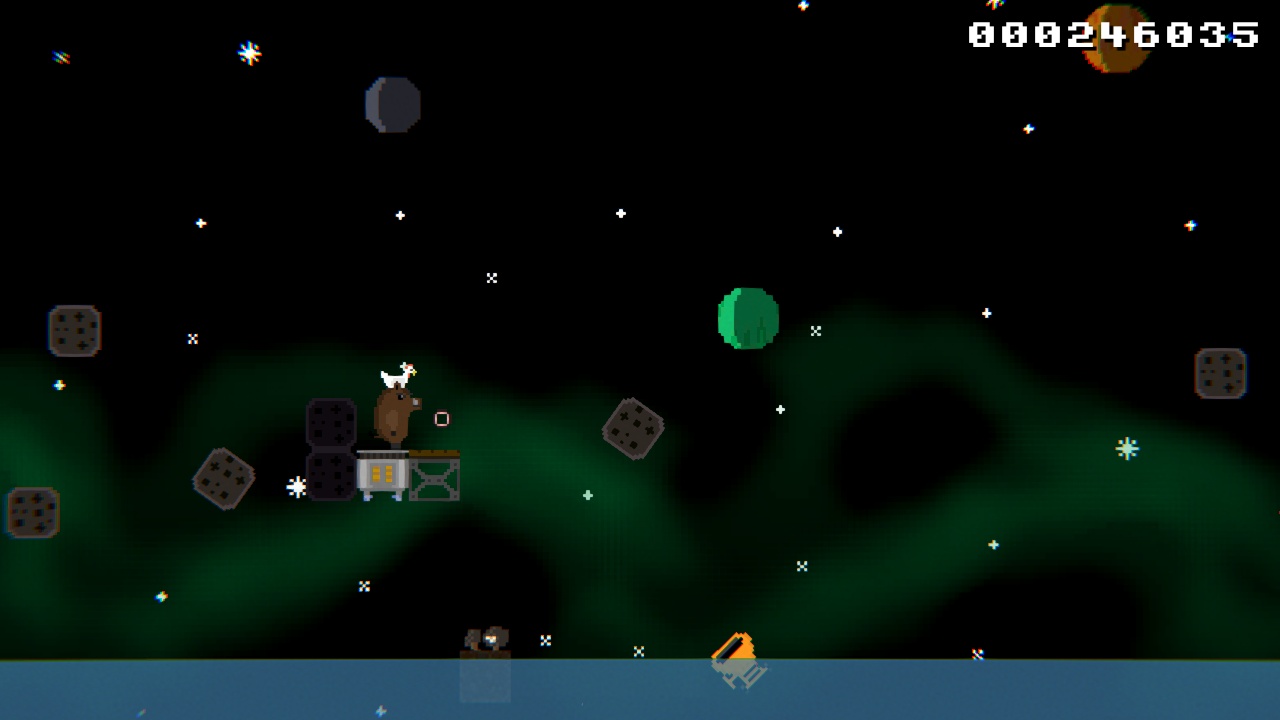The height and width of the screenshot is (720, 1280).
Task: Click the brown bear character
Action: pyautogui.click(x=394, y=415)
